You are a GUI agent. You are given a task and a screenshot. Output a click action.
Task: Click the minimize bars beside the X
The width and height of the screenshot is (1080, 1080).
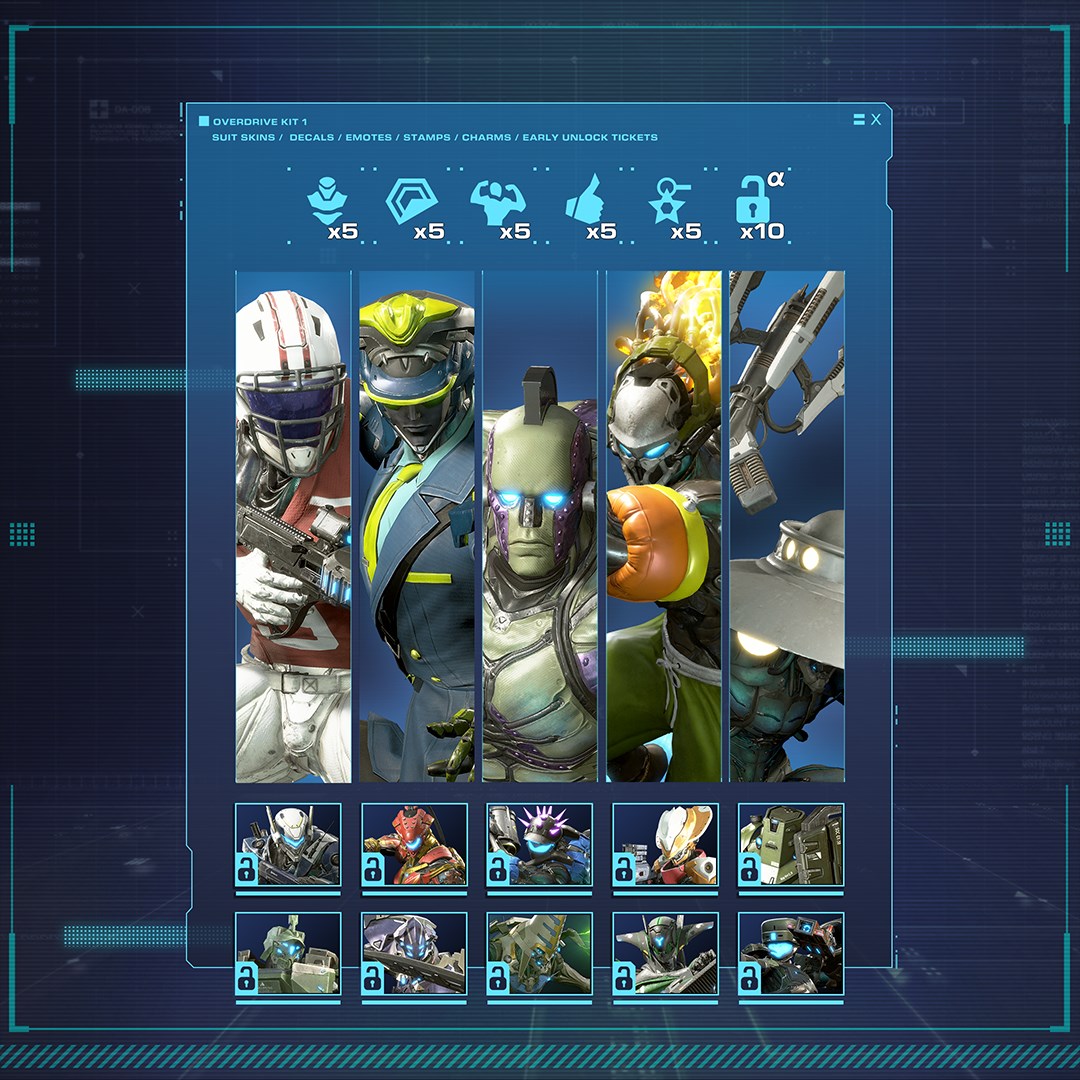[x=859, y=120]
